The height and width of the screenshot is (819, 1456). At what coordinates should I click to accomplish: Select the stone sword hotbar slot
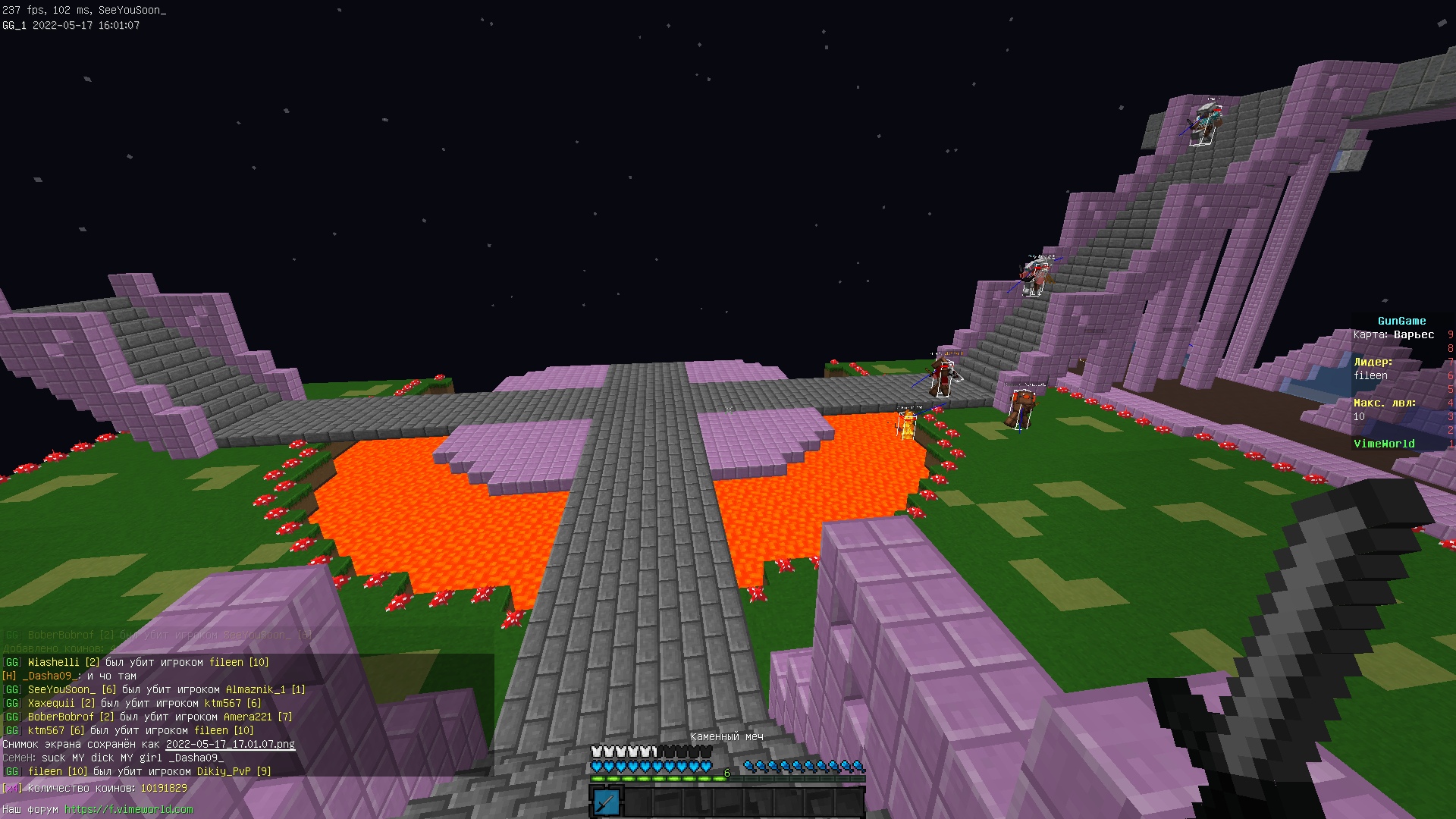[x=606, y=802]
